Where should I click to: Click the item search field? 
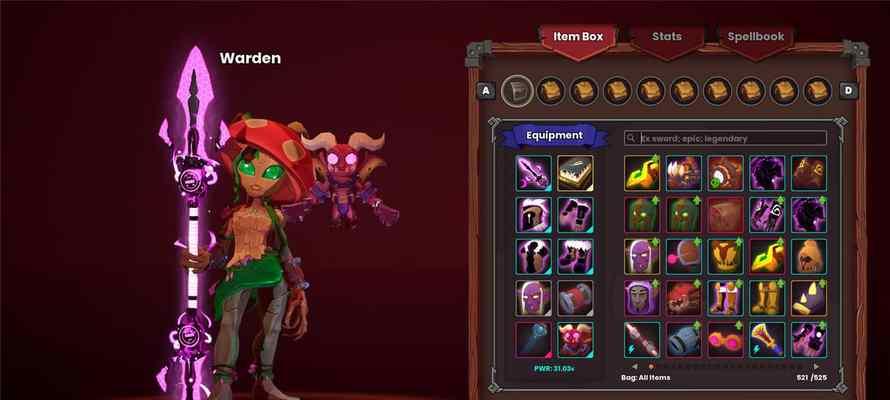coord(725,138)
